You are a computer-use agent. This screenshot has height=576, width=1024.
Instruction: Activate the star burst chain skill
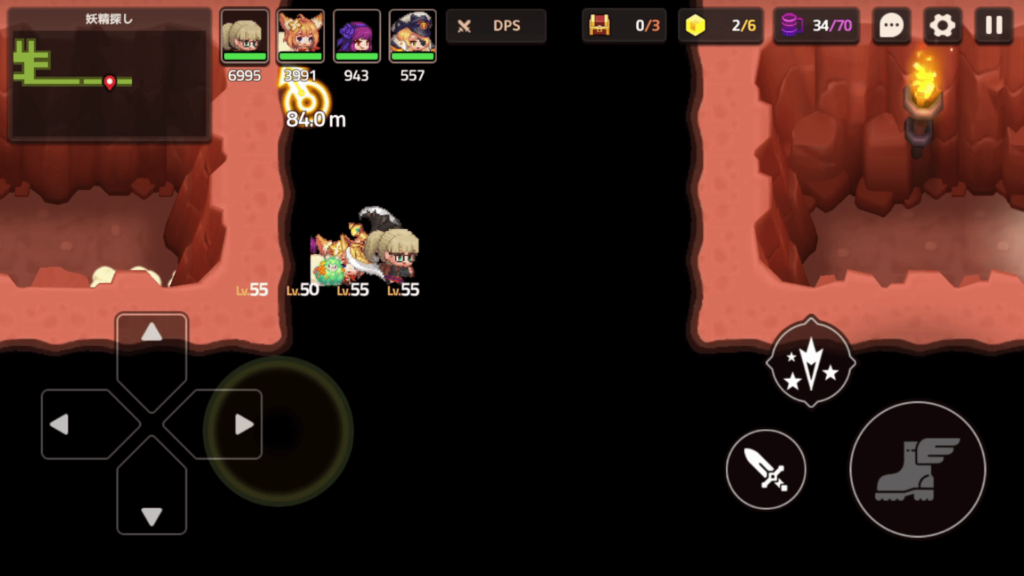pyautogui.click(x=810, y=362)
